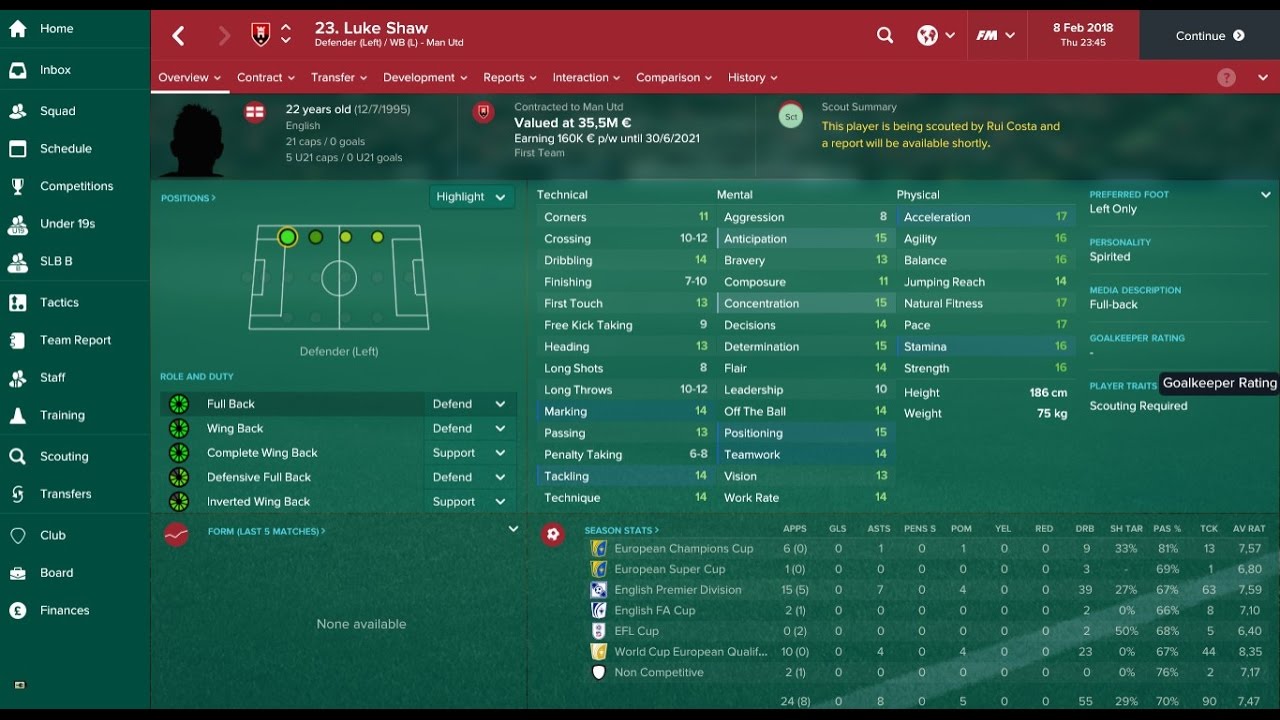Select the Inverted Wing Back role
This screenshot has height=720, width=1280.
[x=258, y=502]
